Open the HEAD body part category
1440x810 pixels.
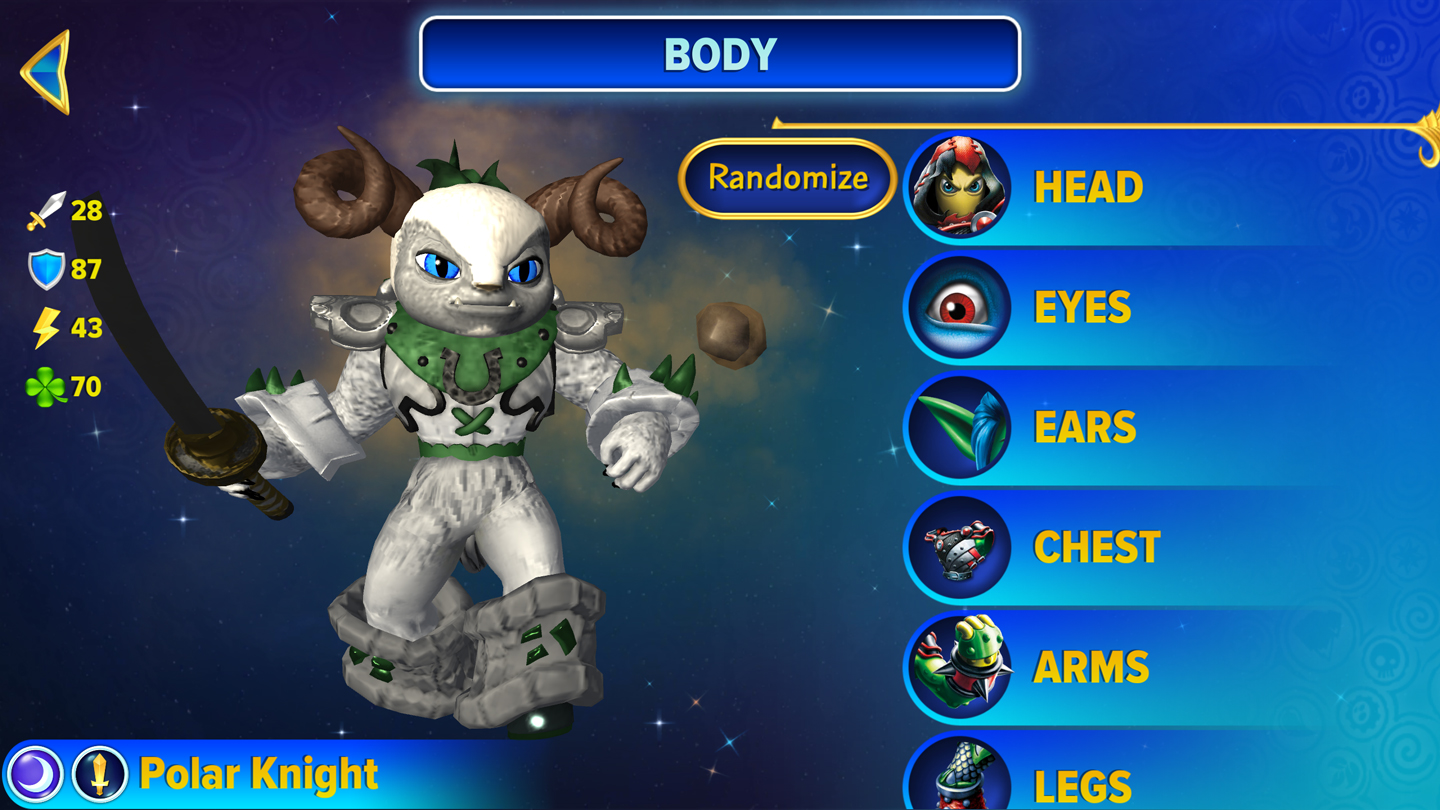click(1086, 188)
